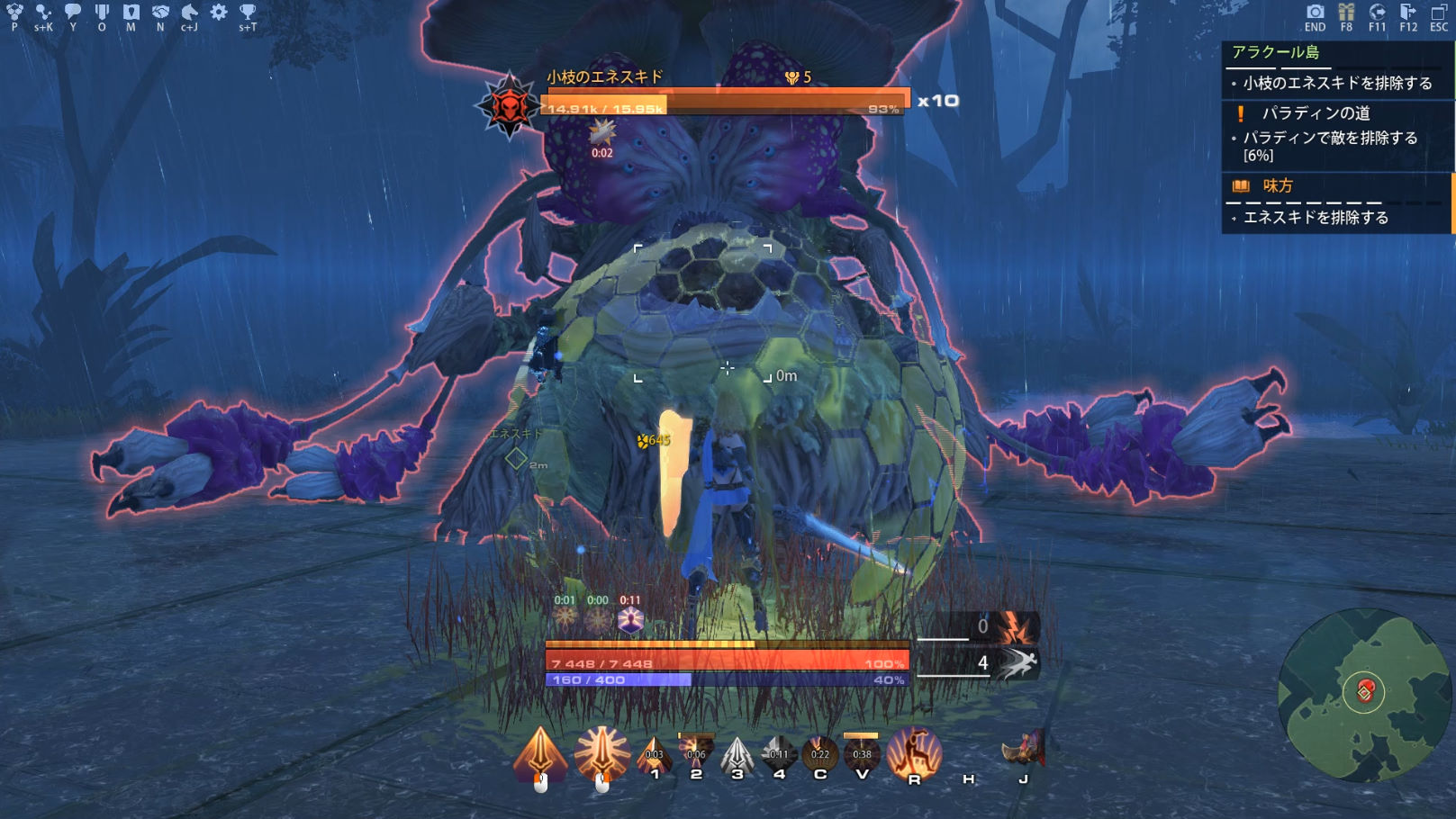Image resolution: width=1456 pixels, height=819 pixels.
Task: Select the アラクール島 quest tracker header
Action: (x=1275, y=52)
